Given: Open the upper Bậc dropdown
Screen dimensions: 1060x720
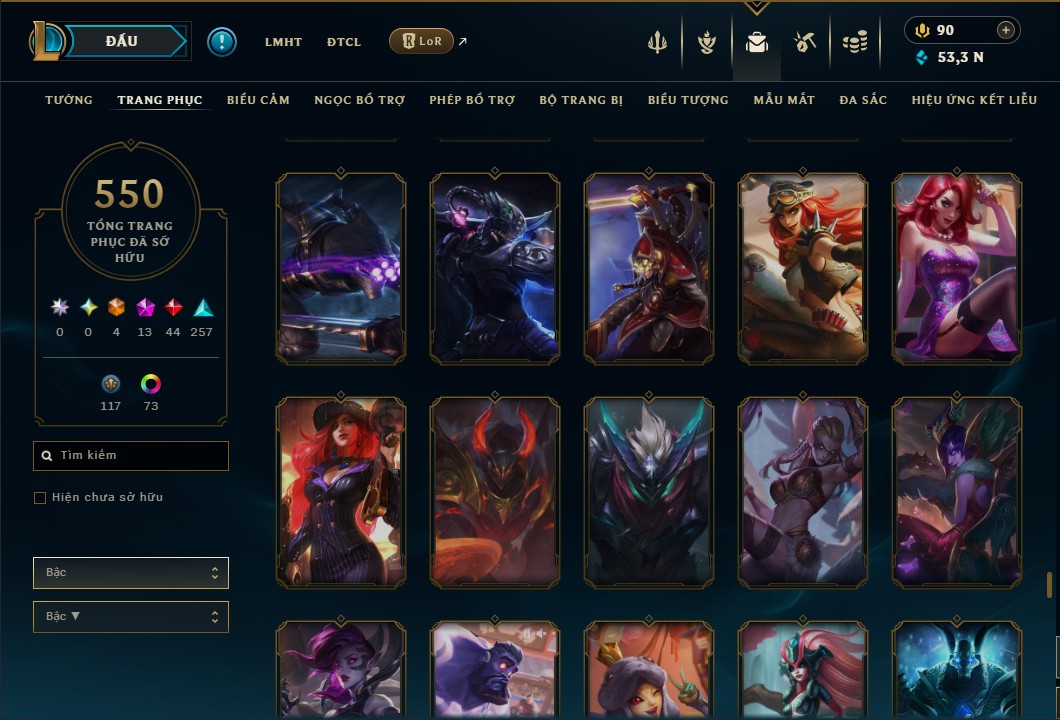Looking at the screenshot, I should [131, 573].
